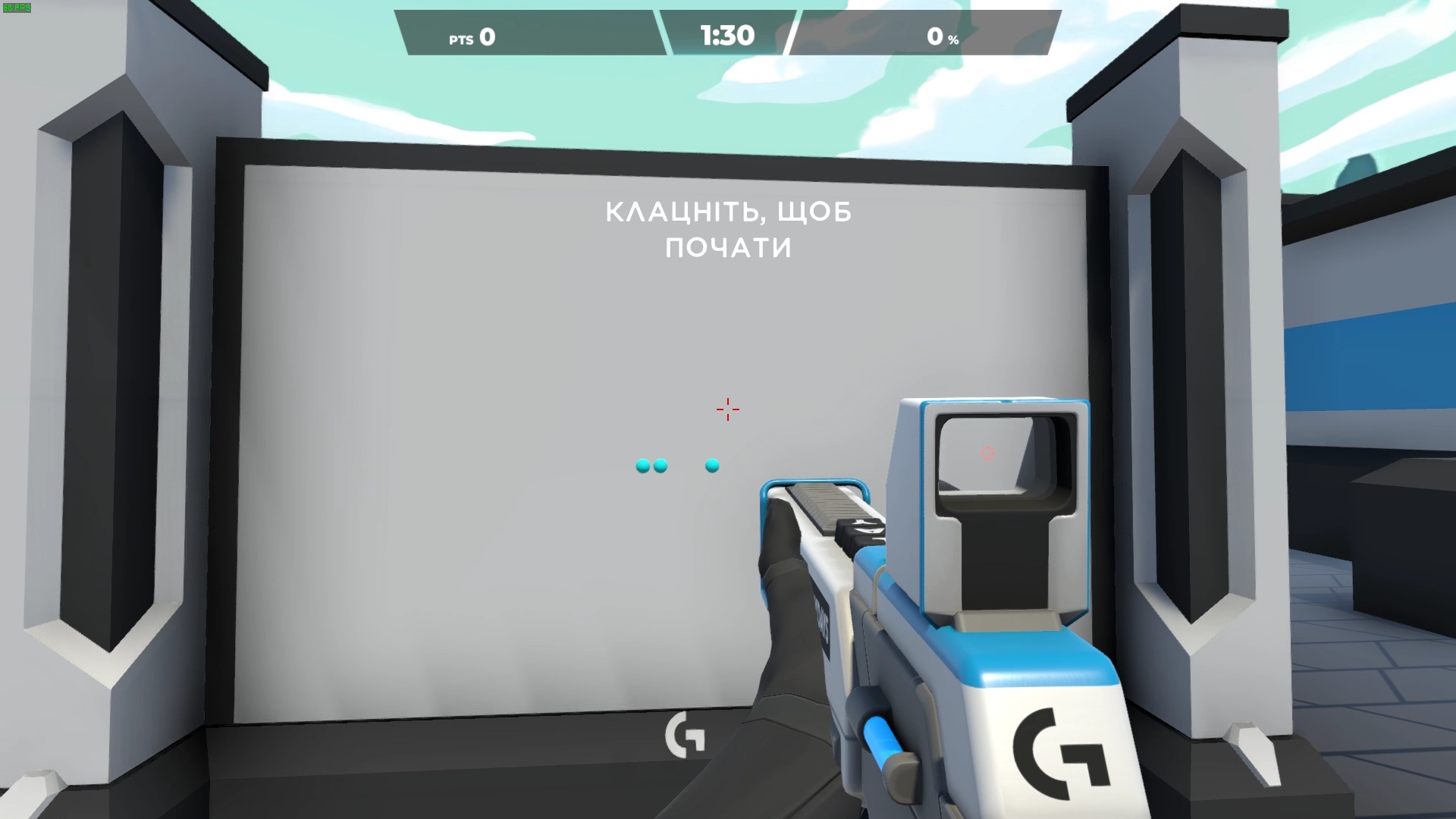
Task: Click the HUD banner at the top
Action: (726, 30)
